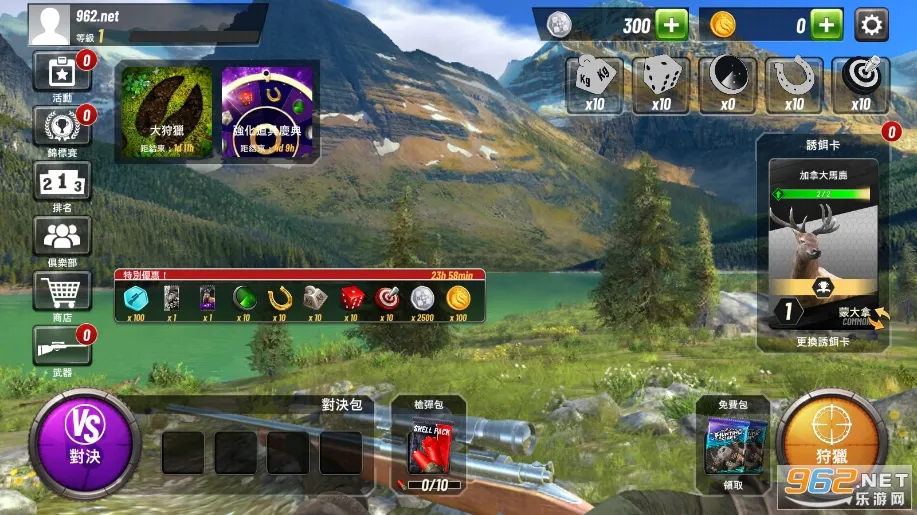Viewport: 917px width, 515px height.
Task: Add silver currency with the plus button
Action: click(x=671, y=25)
